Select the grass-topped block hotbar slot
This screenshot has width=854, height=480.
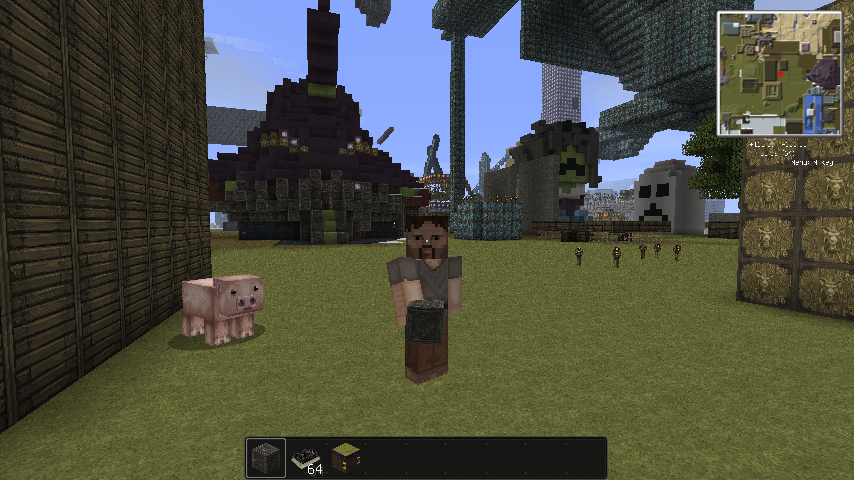[346, 458]
